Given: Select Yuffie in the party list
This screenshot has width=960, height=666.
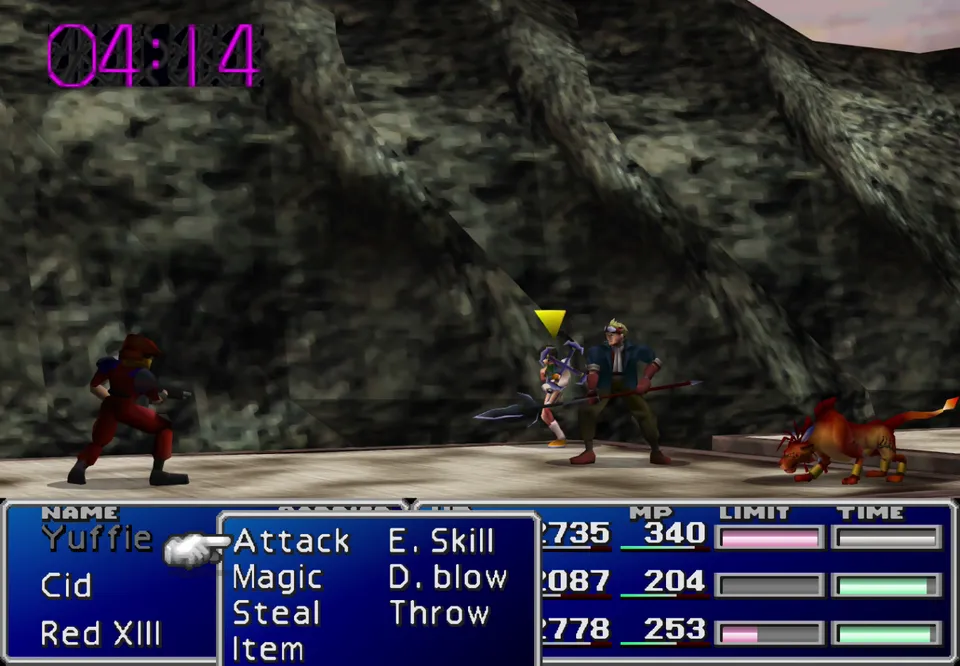Looking at the screenshot, I should click(96, 539).
